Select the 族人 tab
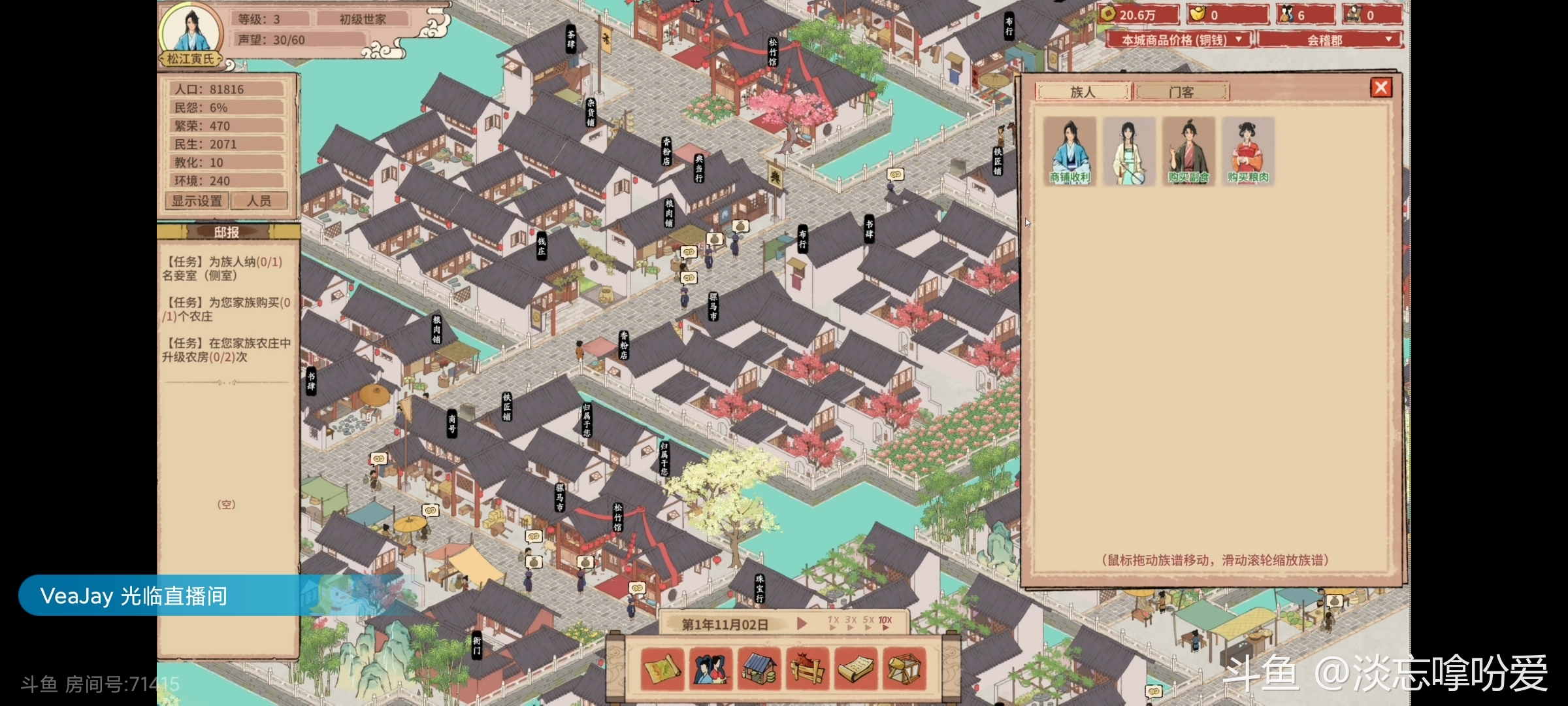 pyautogui.click(x=1083, y=92)
